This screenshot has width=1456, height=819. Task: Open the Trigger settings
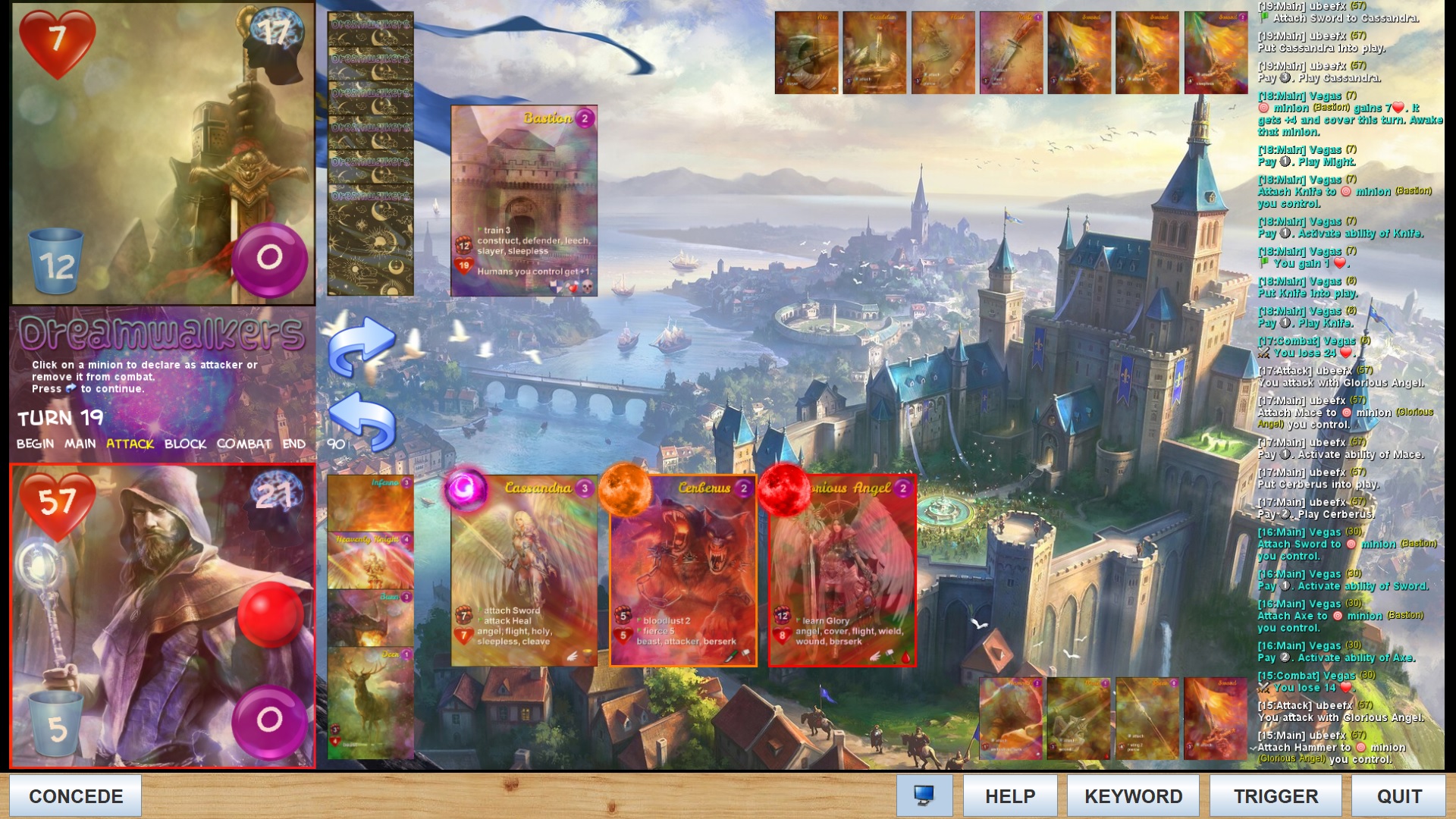point(1276,795)
